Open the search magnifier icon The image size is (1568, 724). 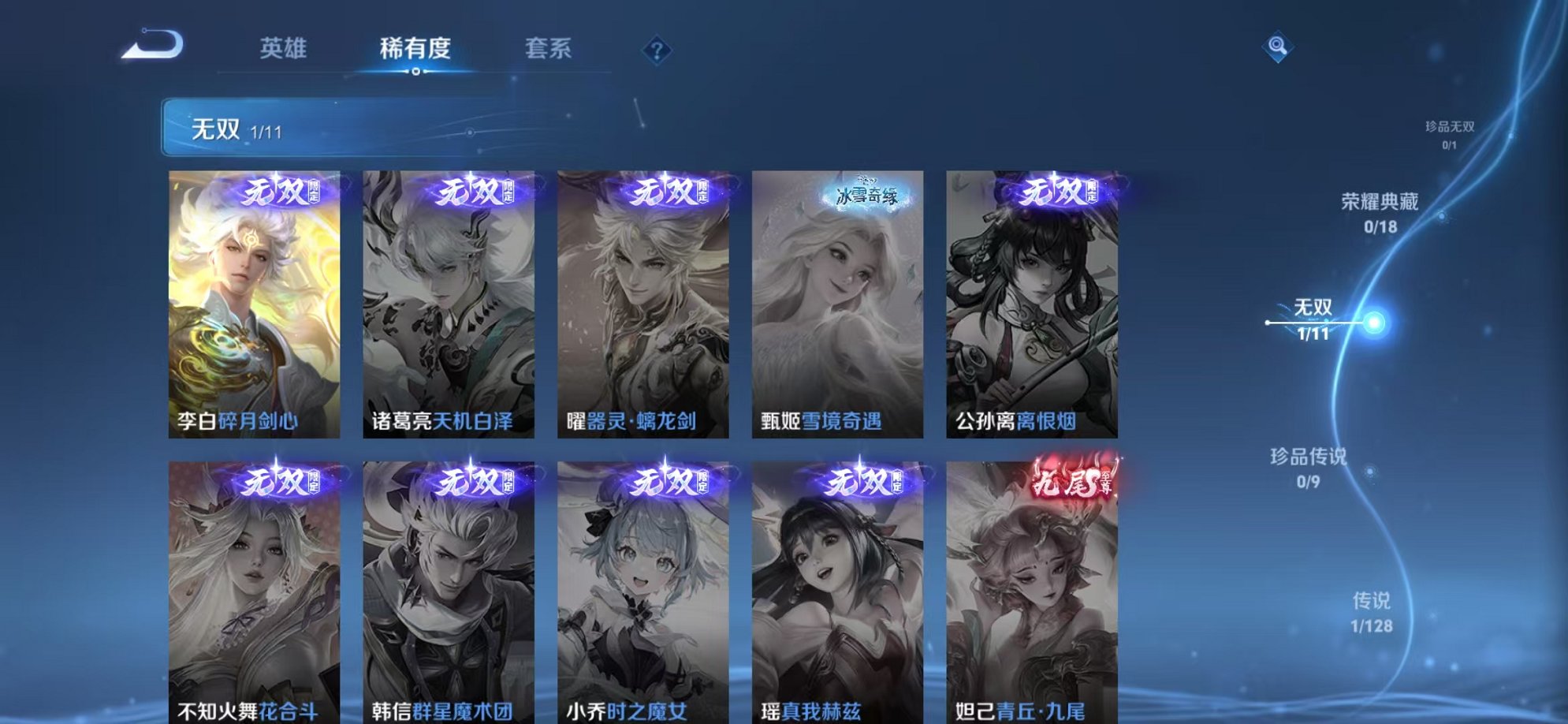tap(1279, 47)
